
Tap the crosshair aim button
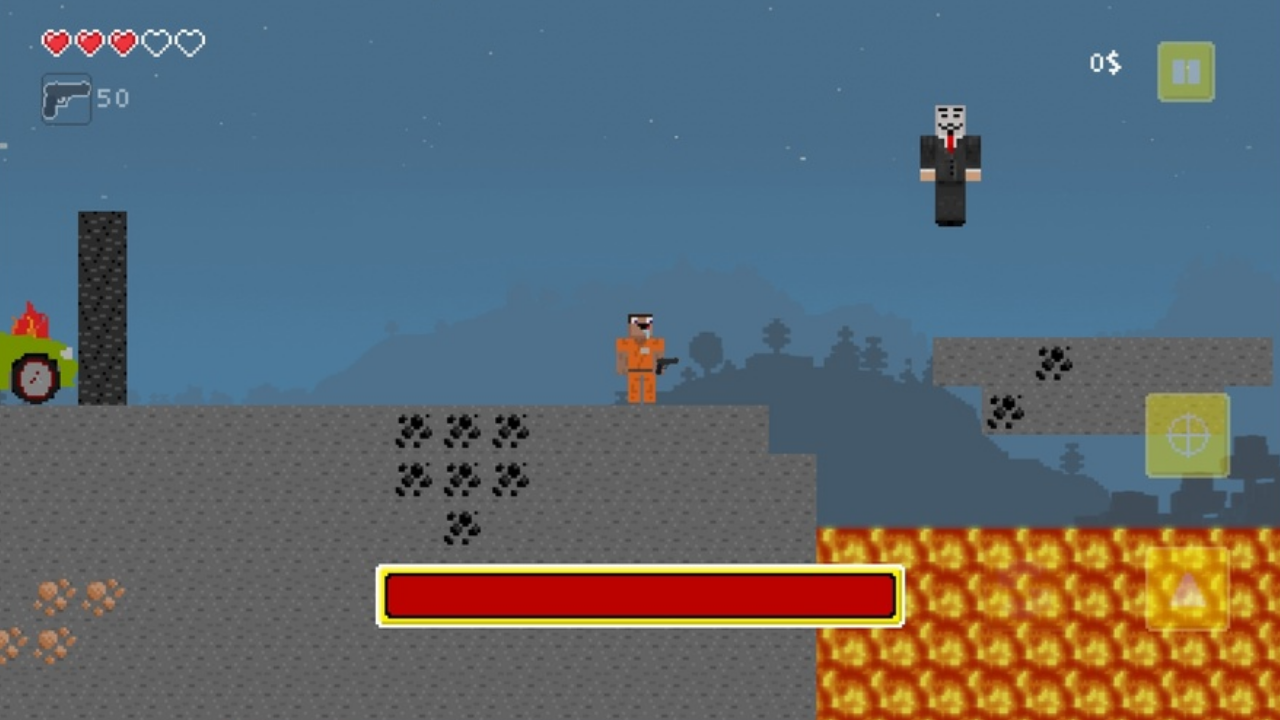[1186, 434]
